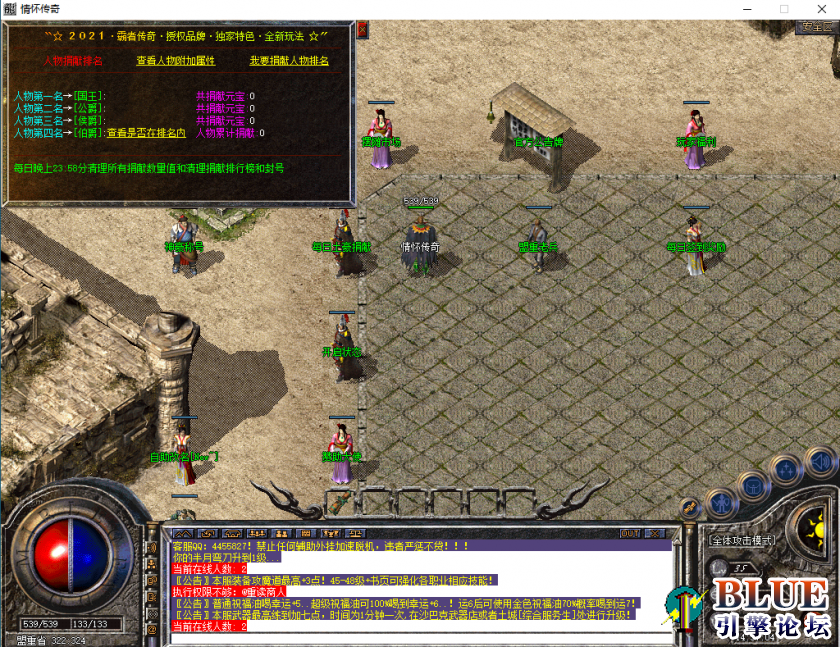
Task: Check 查看是否在排名内 link
Action: [x=146, y=132]
